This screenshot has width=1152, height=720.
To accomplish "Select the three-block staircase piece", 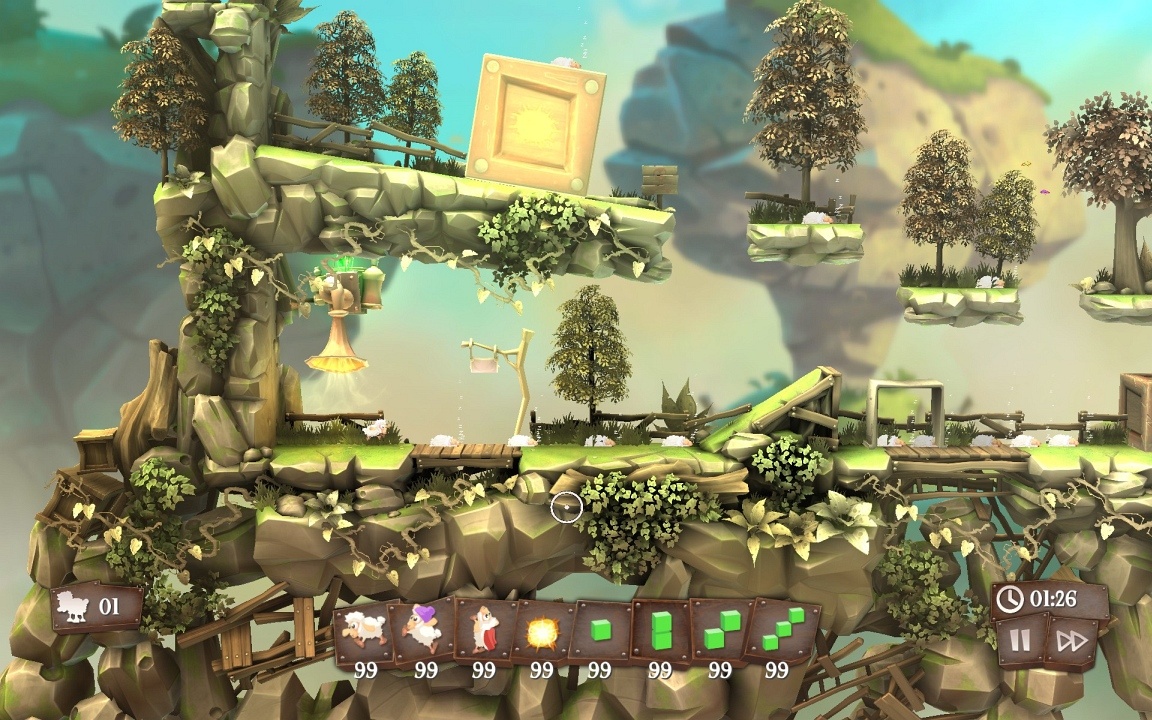I will 780,632.
